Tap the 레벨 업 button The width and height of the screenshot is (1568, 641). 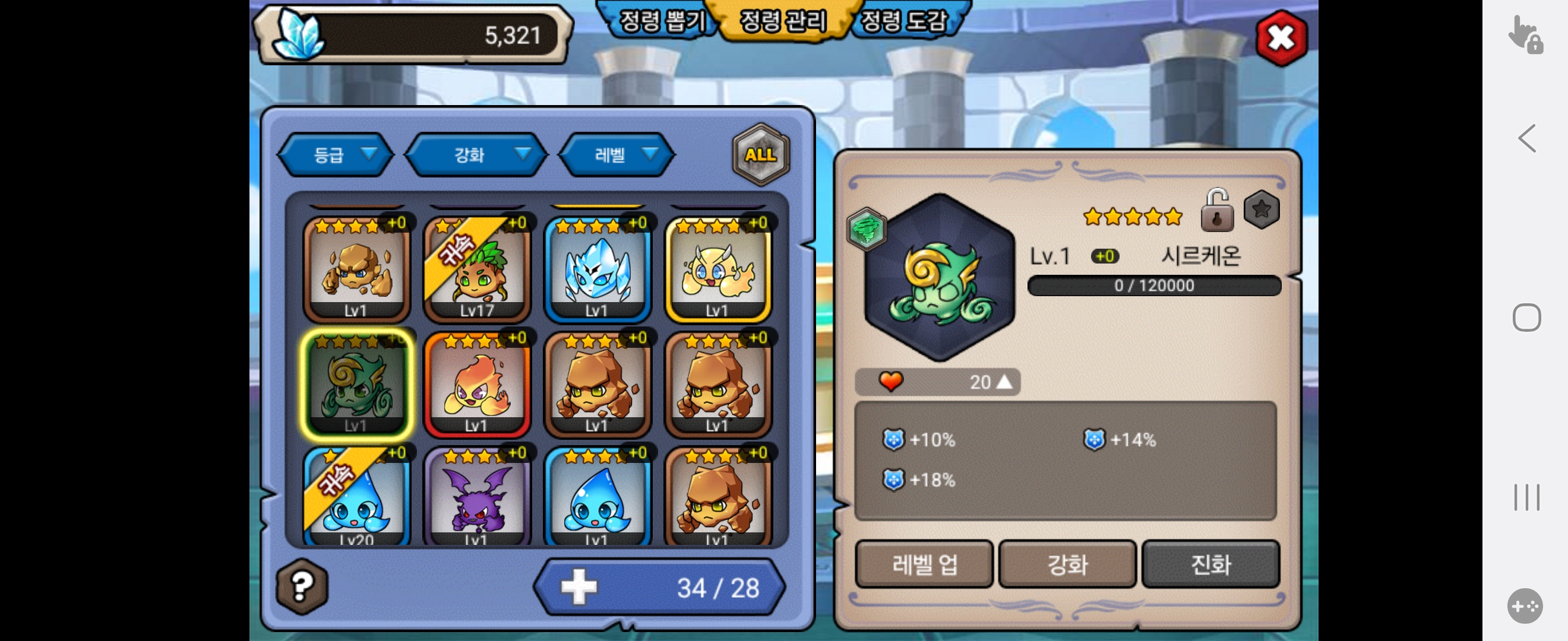[924, 564]
